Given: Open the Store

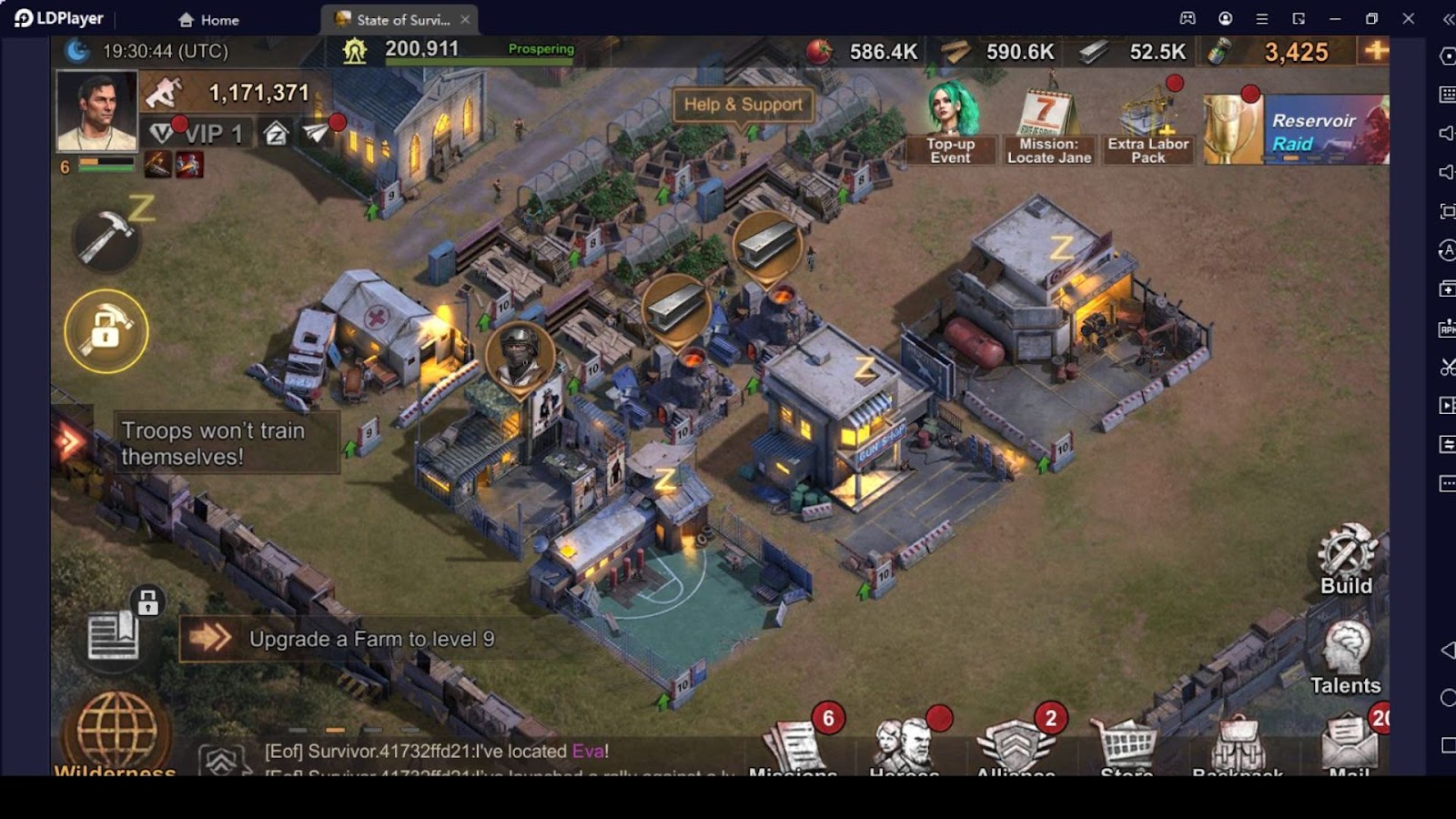Looking at the screenshot, I should point(1127,744).
